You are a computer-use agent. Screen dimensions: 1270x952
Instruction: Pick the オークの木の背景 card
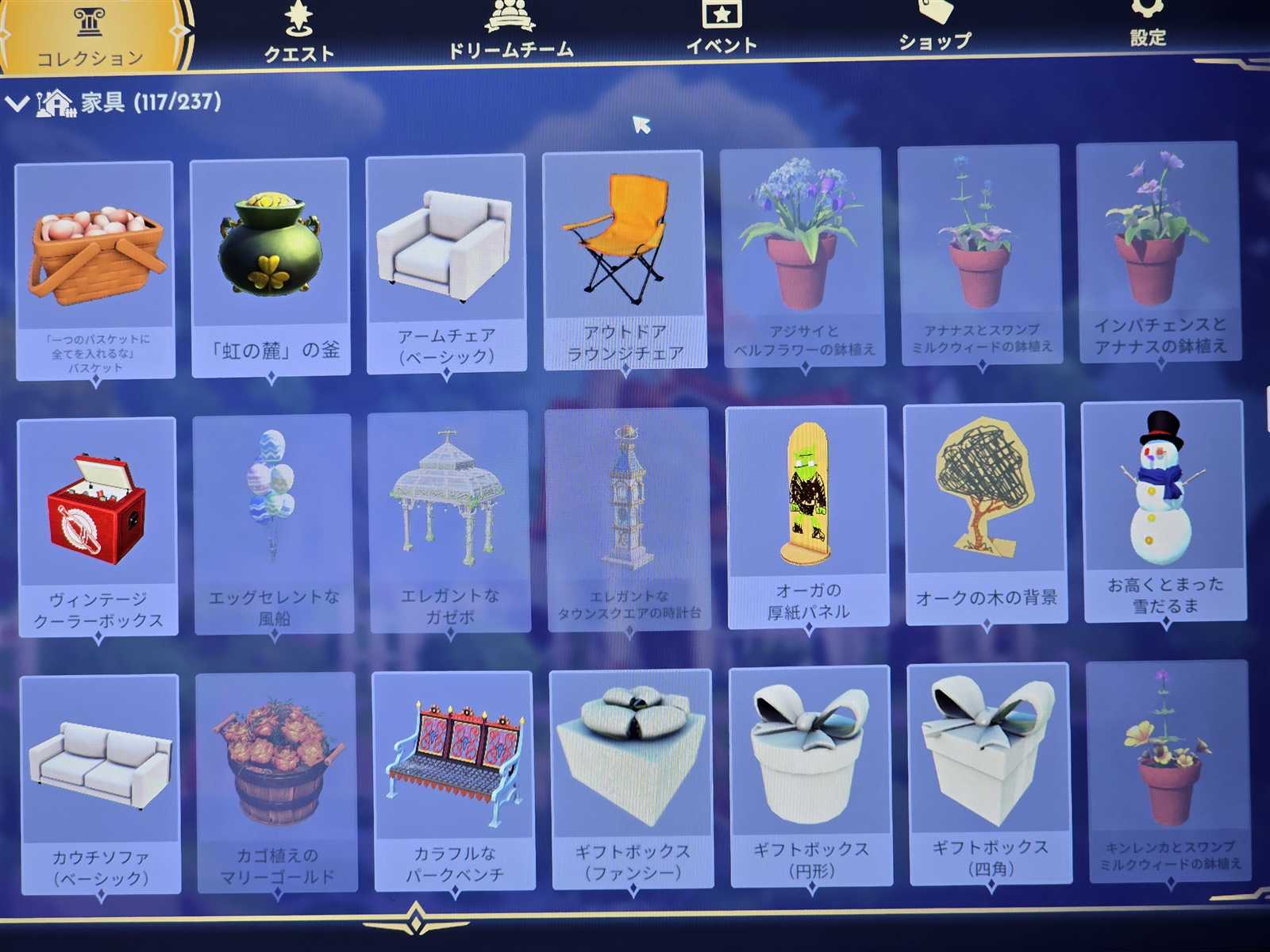click(985, 512)
